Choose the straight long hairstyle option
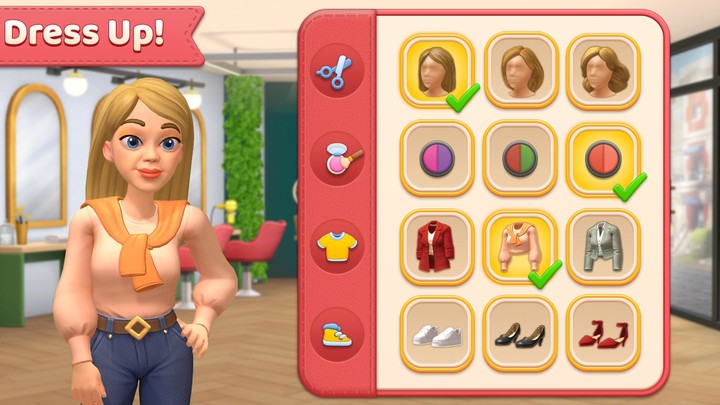The width and height of the screenshot is (720, 405). click(x=437, y=70)
